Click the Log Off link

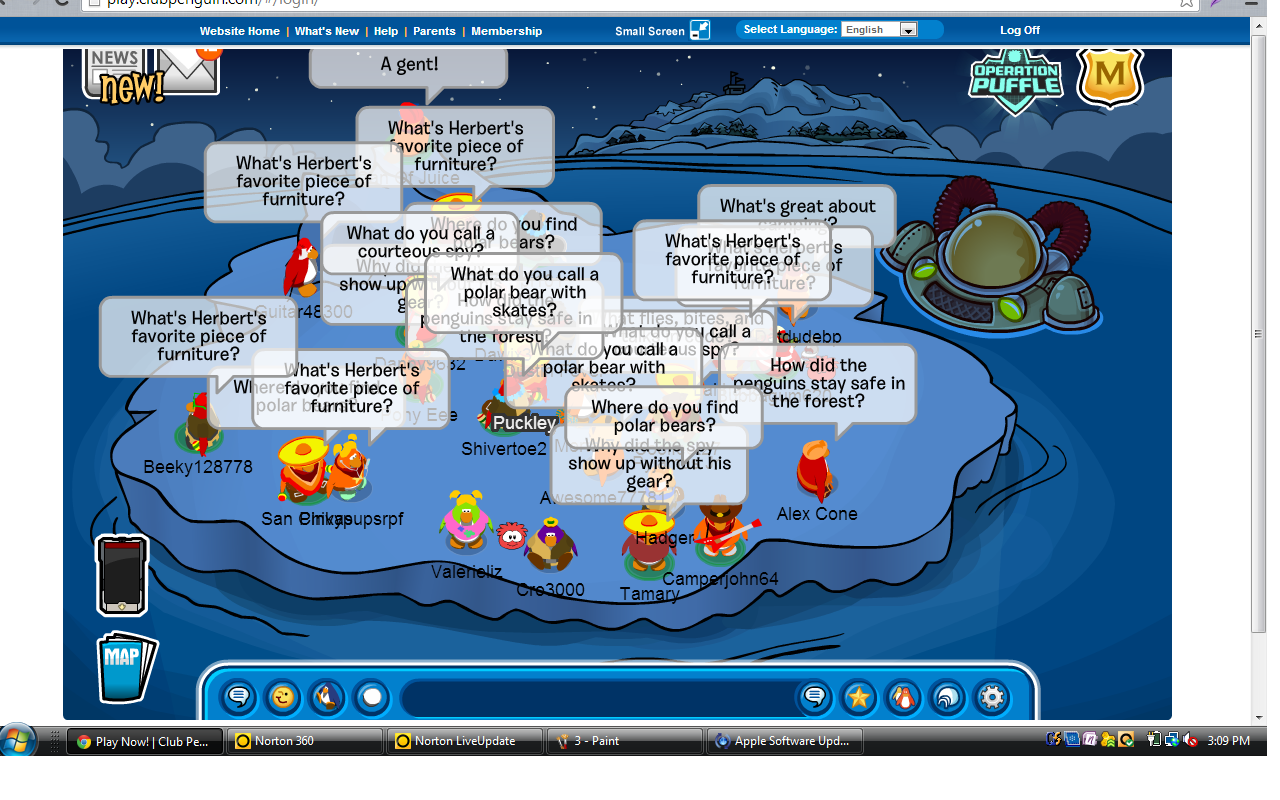(x=1020, y=30)
